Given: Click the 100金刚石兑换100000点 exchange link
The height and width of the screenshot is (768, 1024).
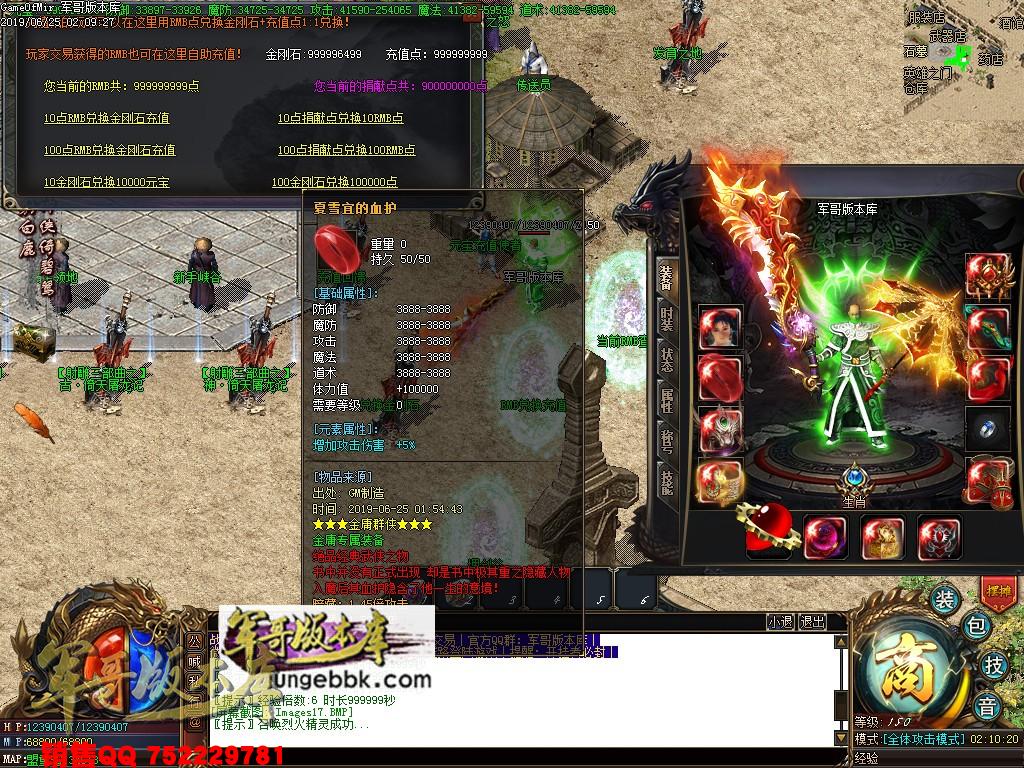Looking at the screenshot, I should tap(334, 182).
